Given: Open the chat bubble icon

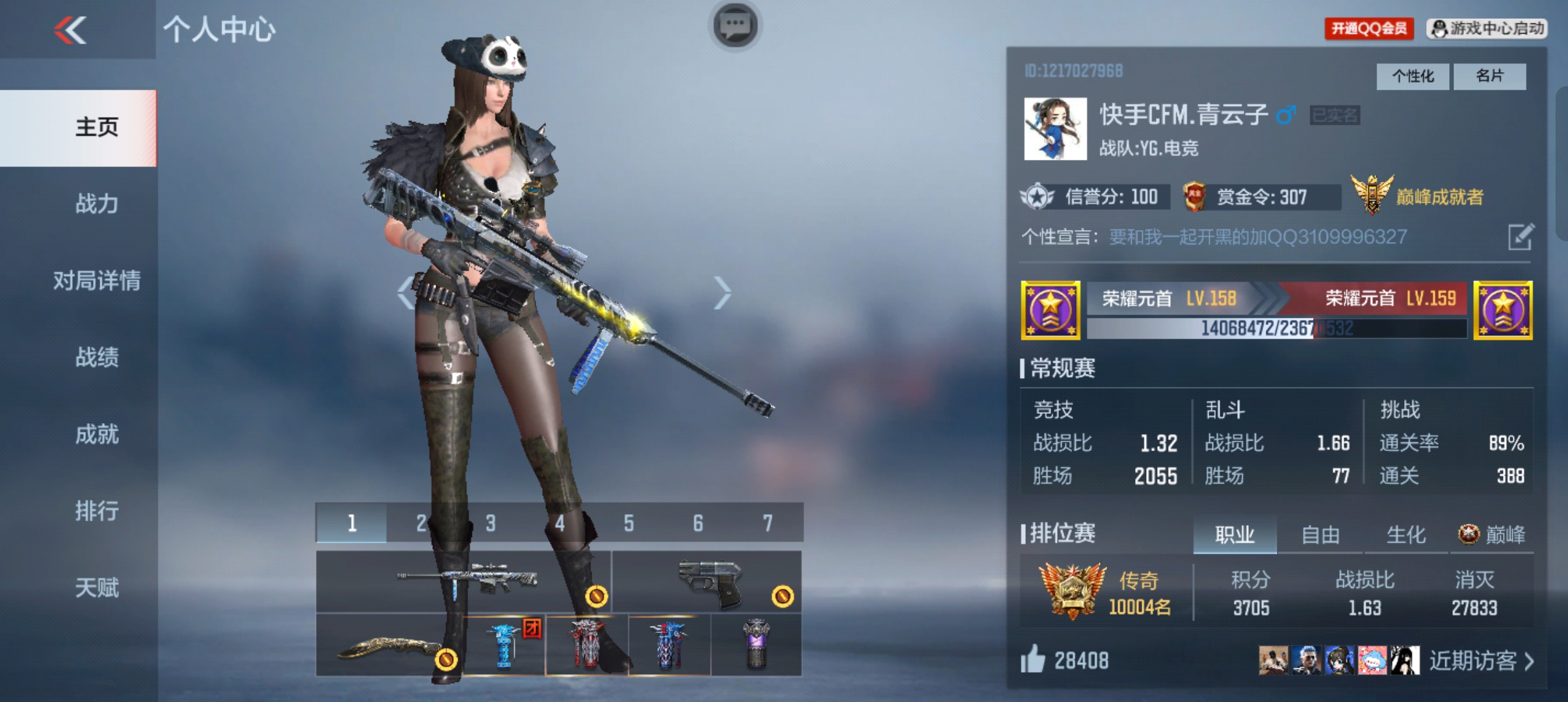Looking at the screenshot, I should (x=735, y=26).
